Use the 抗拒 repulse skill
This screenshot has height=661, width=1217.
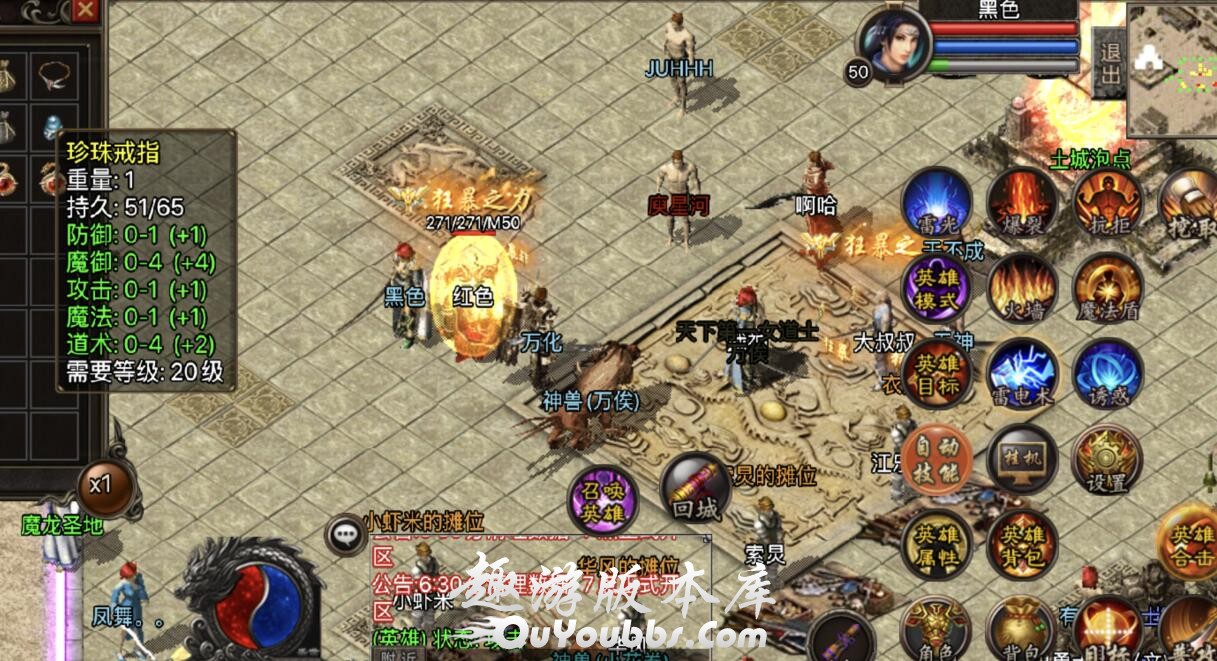1108,203
